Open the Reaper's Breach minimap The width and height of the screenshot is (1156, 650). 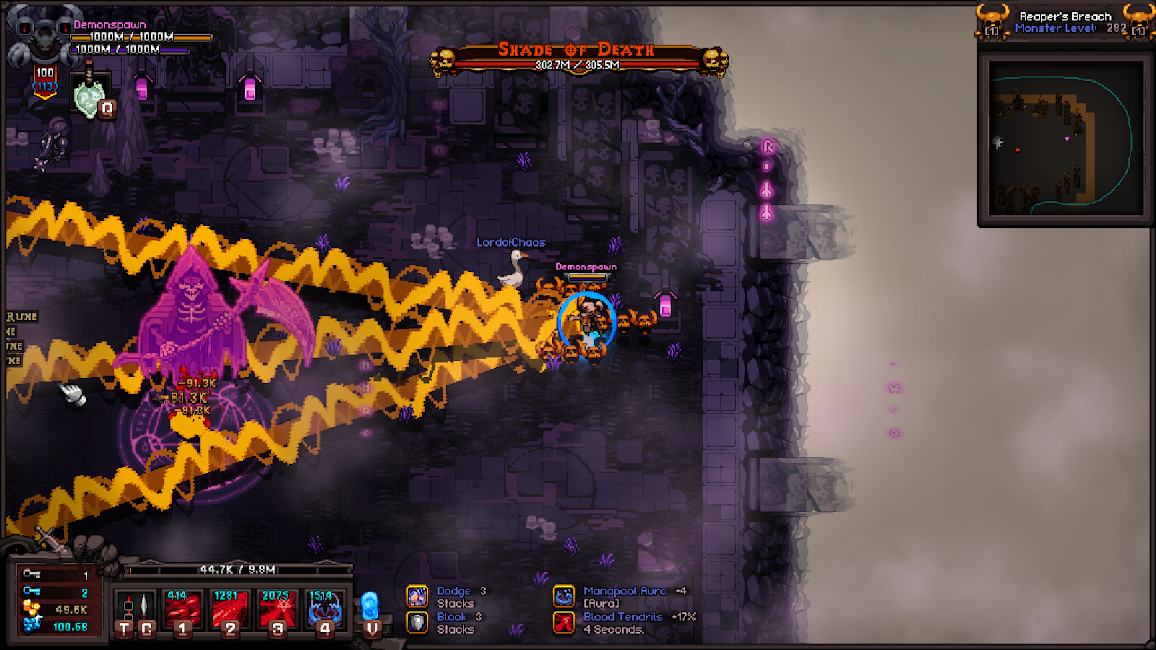[x=1062, y=138]
